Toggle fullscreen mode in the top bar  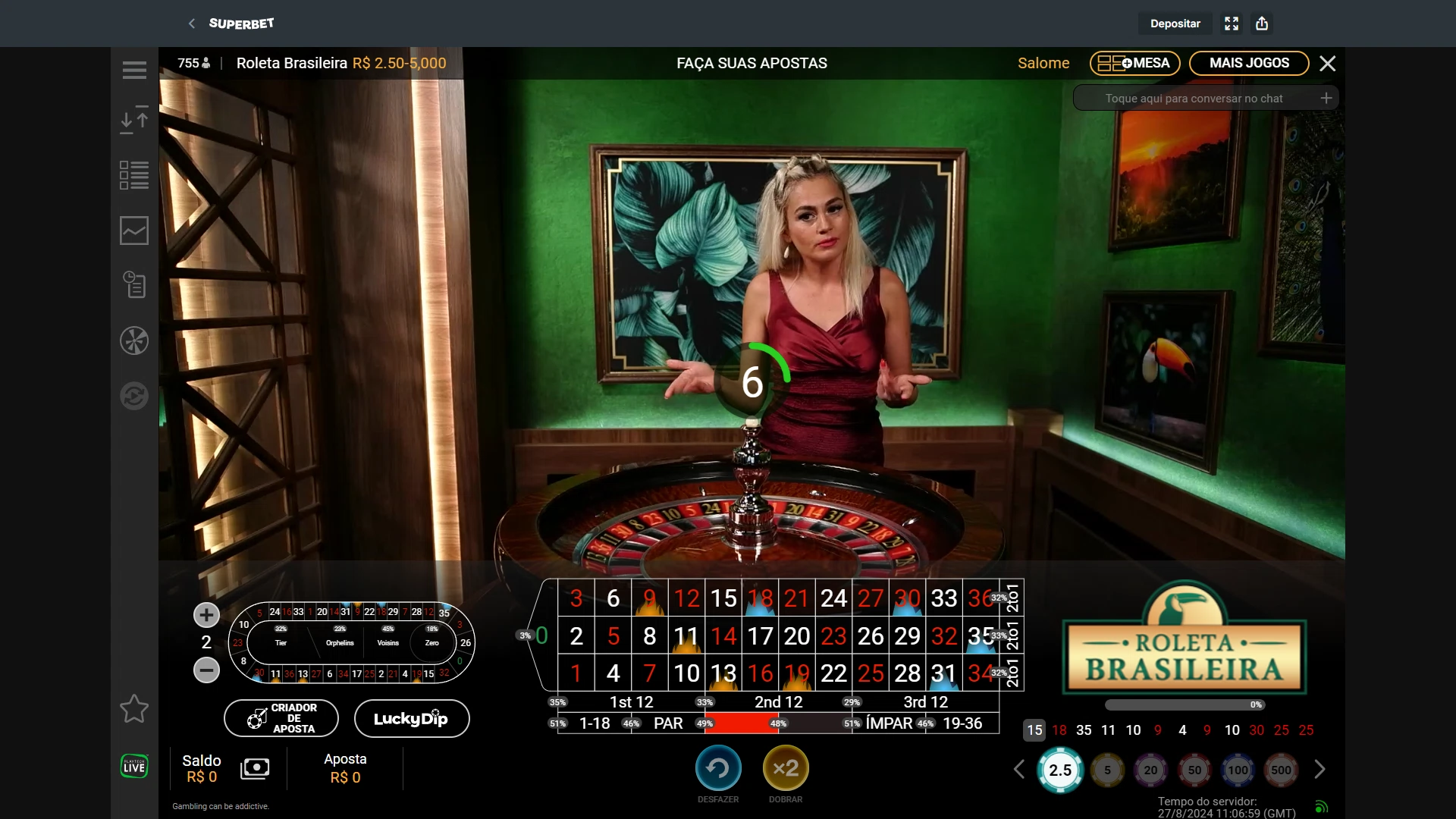tap(1232, 24)
